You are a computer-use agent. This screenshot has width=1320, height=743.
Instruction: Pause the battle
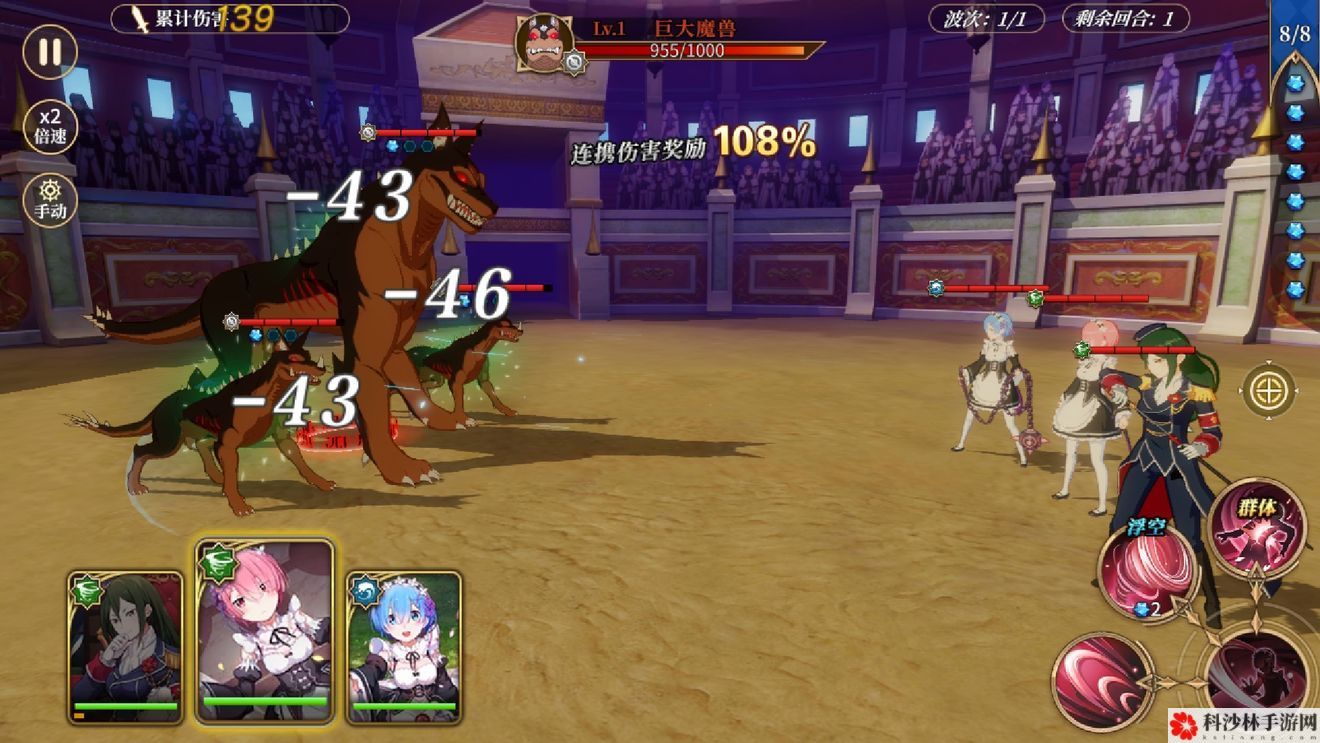pos(49,52)
